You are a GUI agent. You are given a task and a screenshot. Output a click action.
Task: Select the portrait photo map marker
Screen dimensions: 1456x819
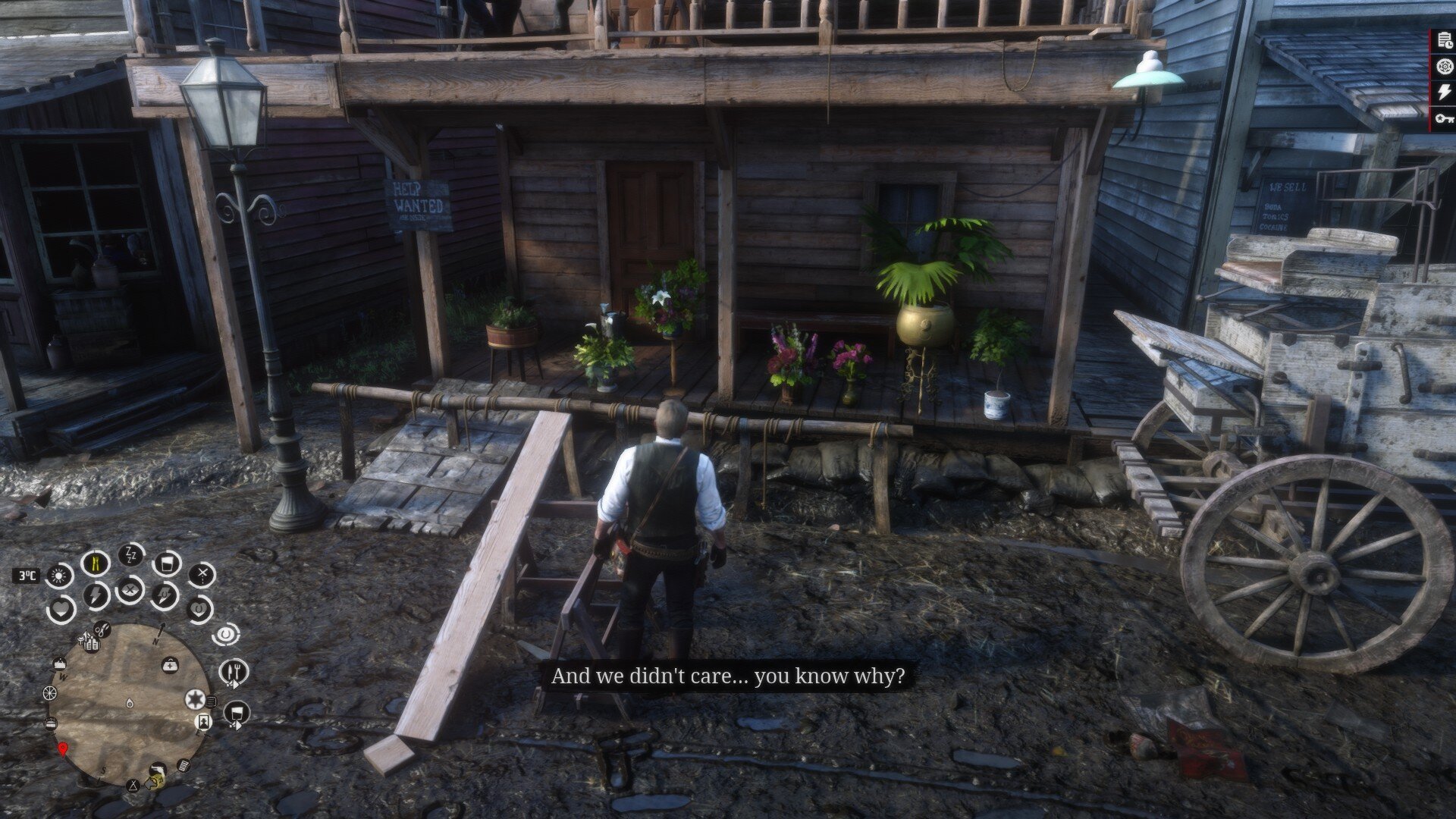pos(203,720)
